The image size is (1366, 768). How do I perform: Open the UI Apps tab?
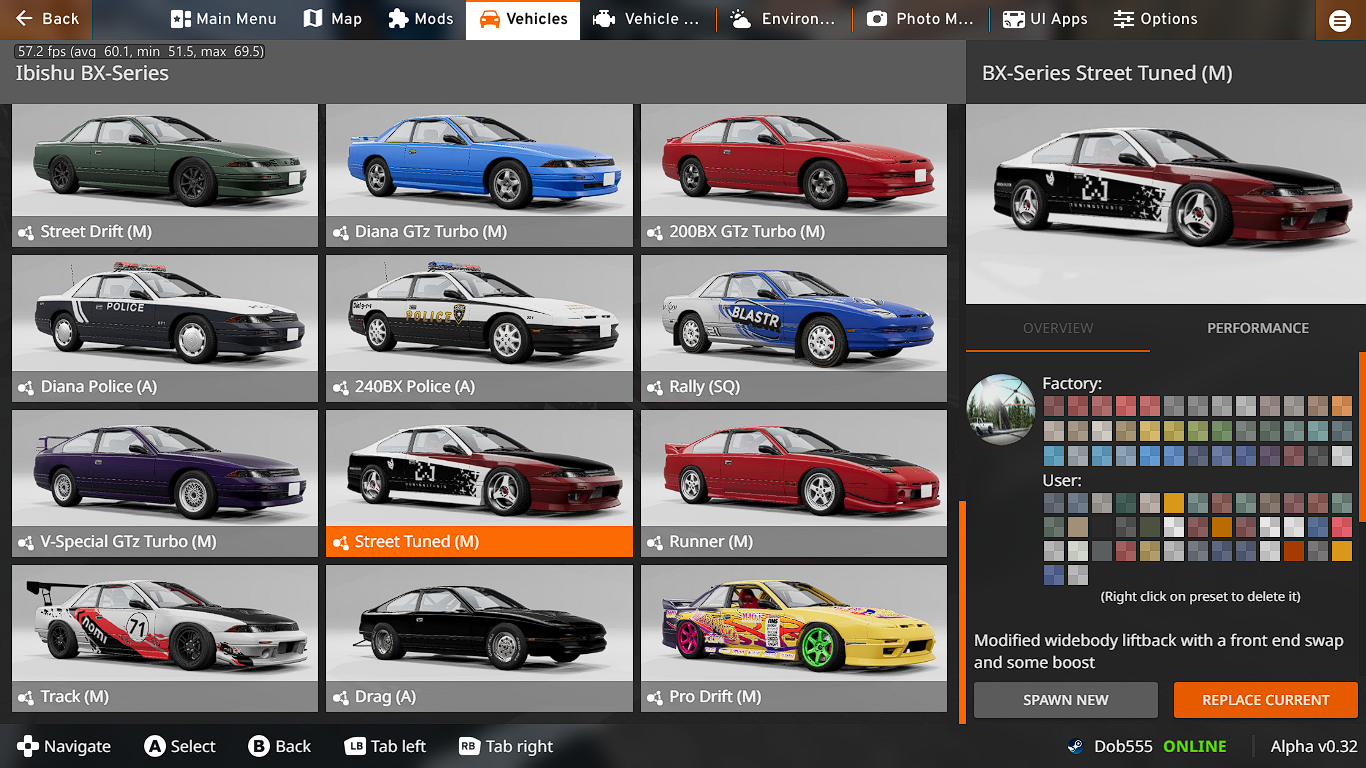pyautogui.click(x=1044, y=19)
